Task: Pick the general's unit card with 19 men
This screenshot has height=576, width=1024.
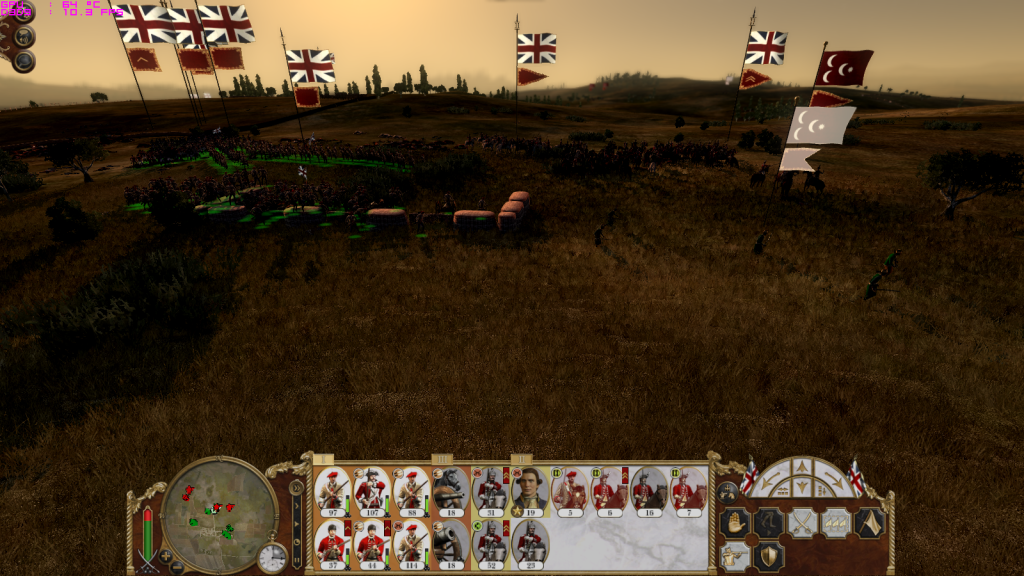Action: tap(529, 490)
